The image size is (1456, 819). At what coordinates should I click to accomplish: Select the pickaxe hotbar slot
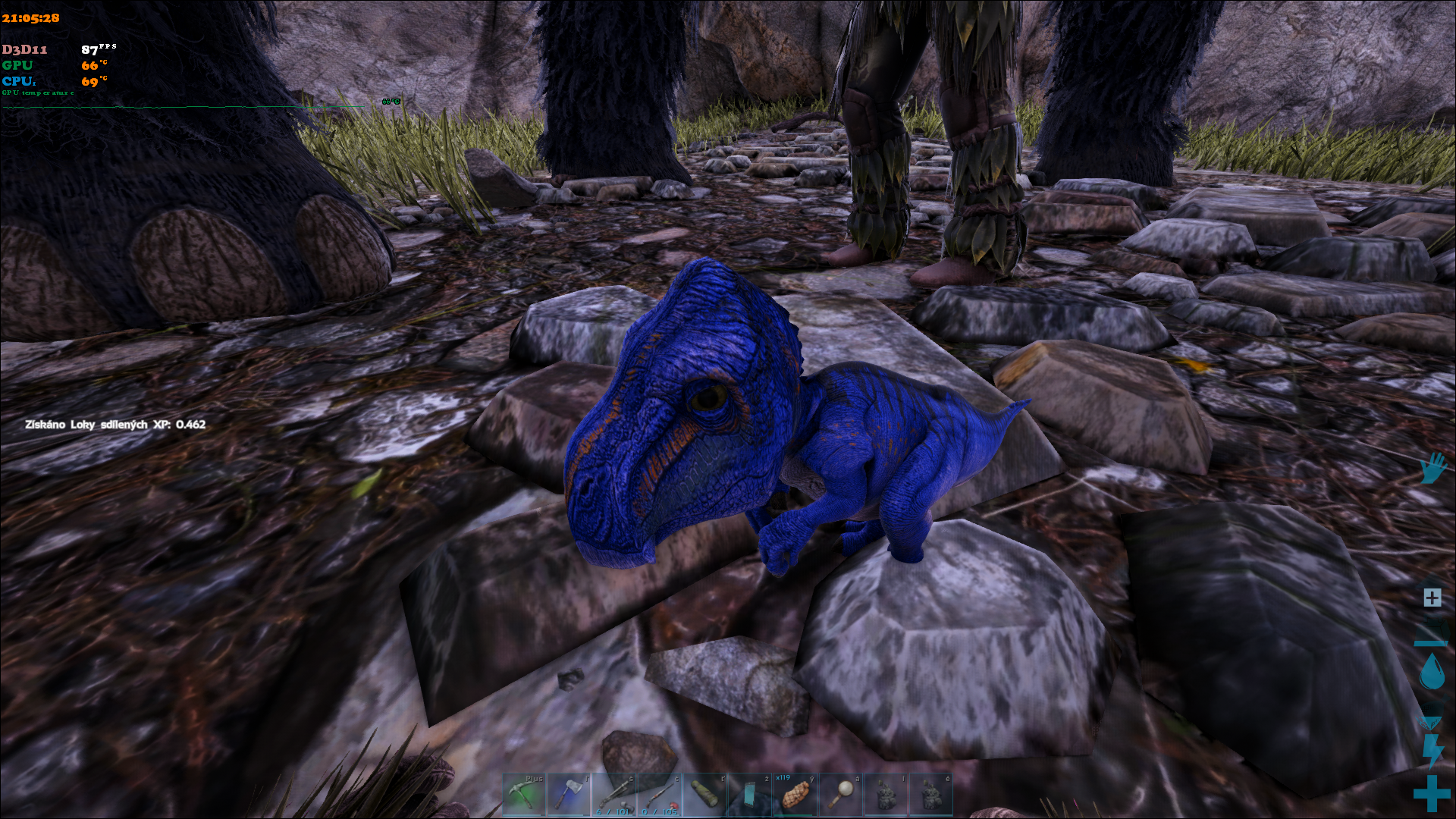[x=524, y=794]
